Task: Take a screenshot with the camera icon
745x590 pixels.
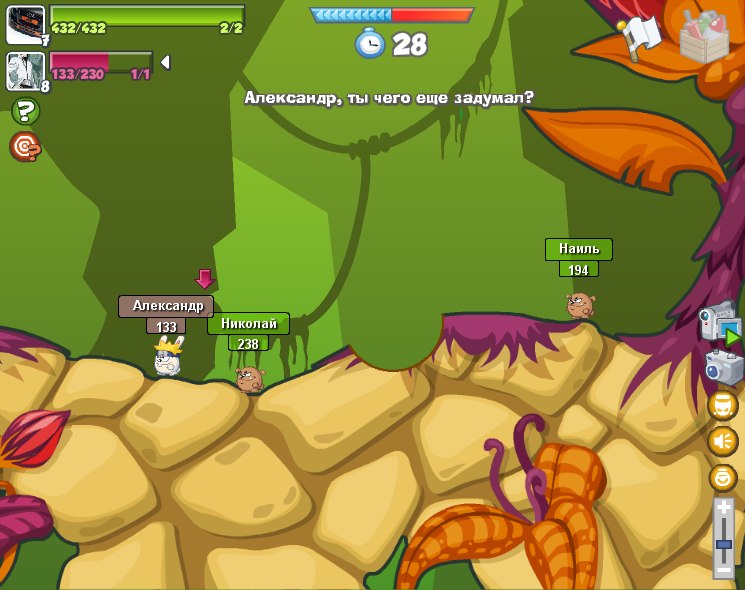Action: [723, 367]
